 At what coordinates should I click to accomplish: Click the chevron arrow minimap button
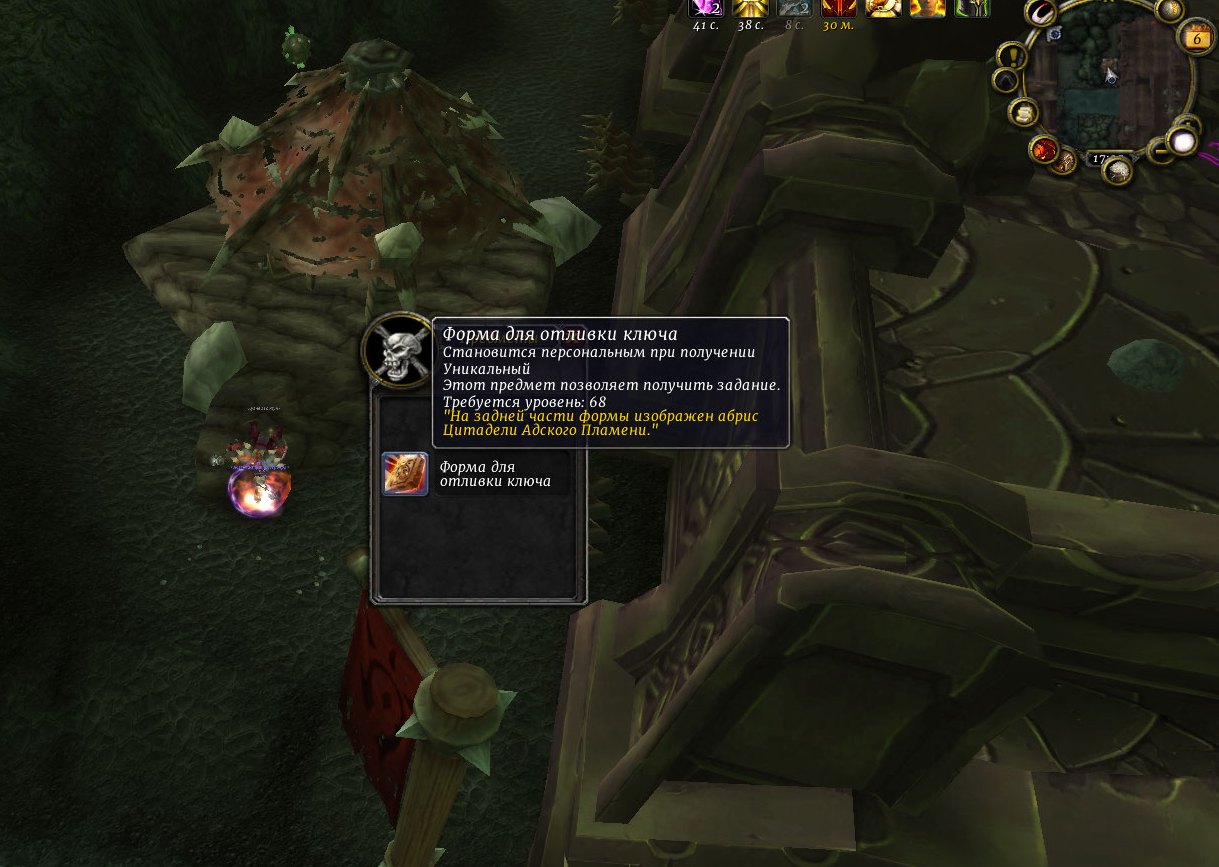(1005, 81)
